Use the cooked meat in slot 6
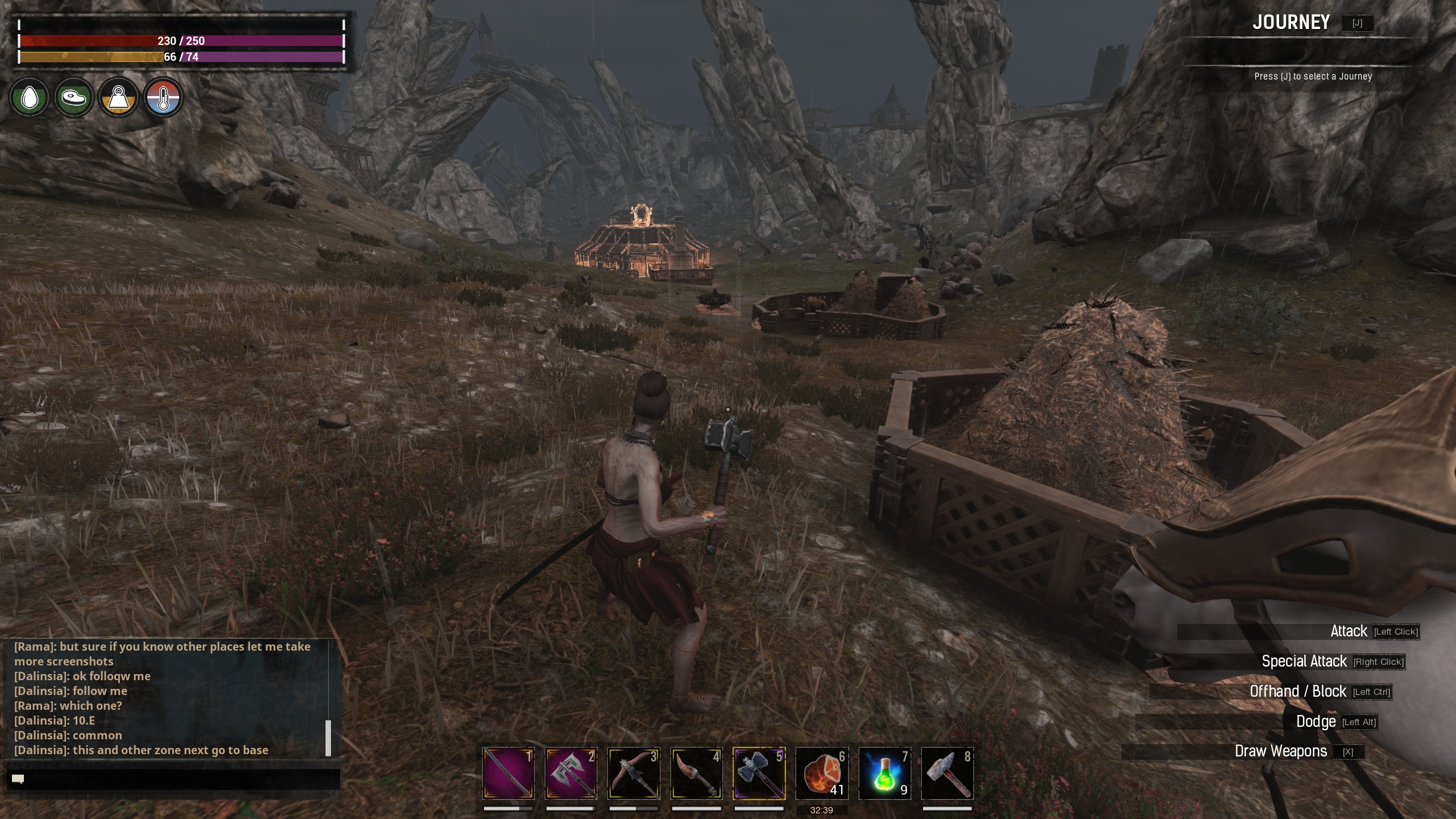The height and width of the screenshot is (819, 1456). [x=821, y=773]
